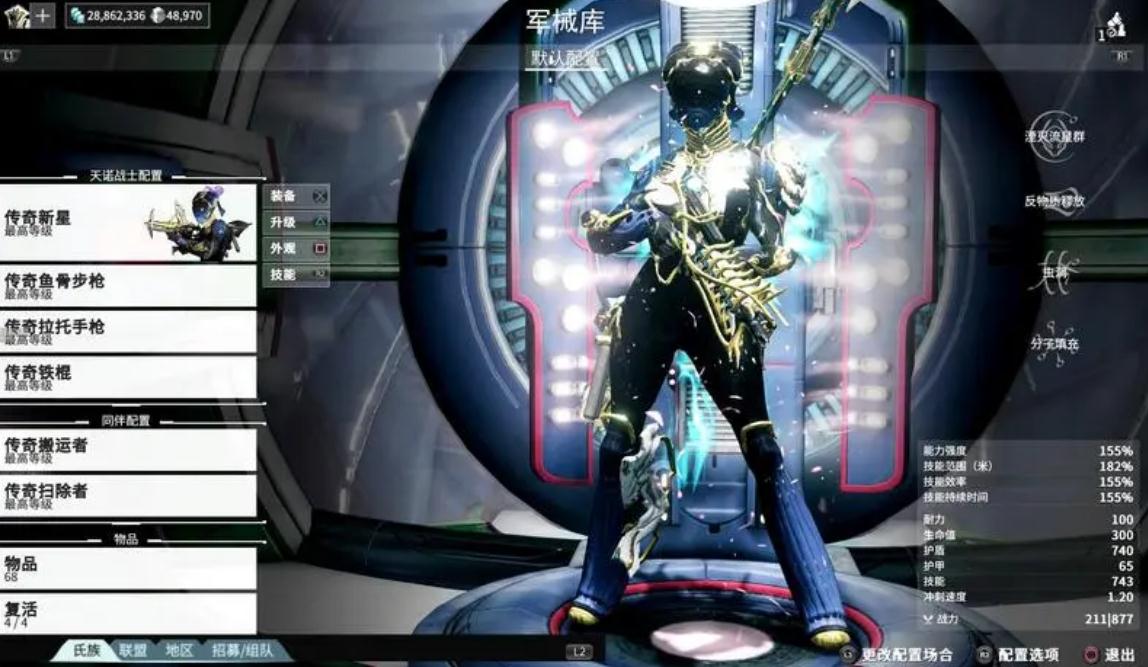
Task: Open the 传奇拉托手枪 secondary weapon slot
Action: point(128,331)
